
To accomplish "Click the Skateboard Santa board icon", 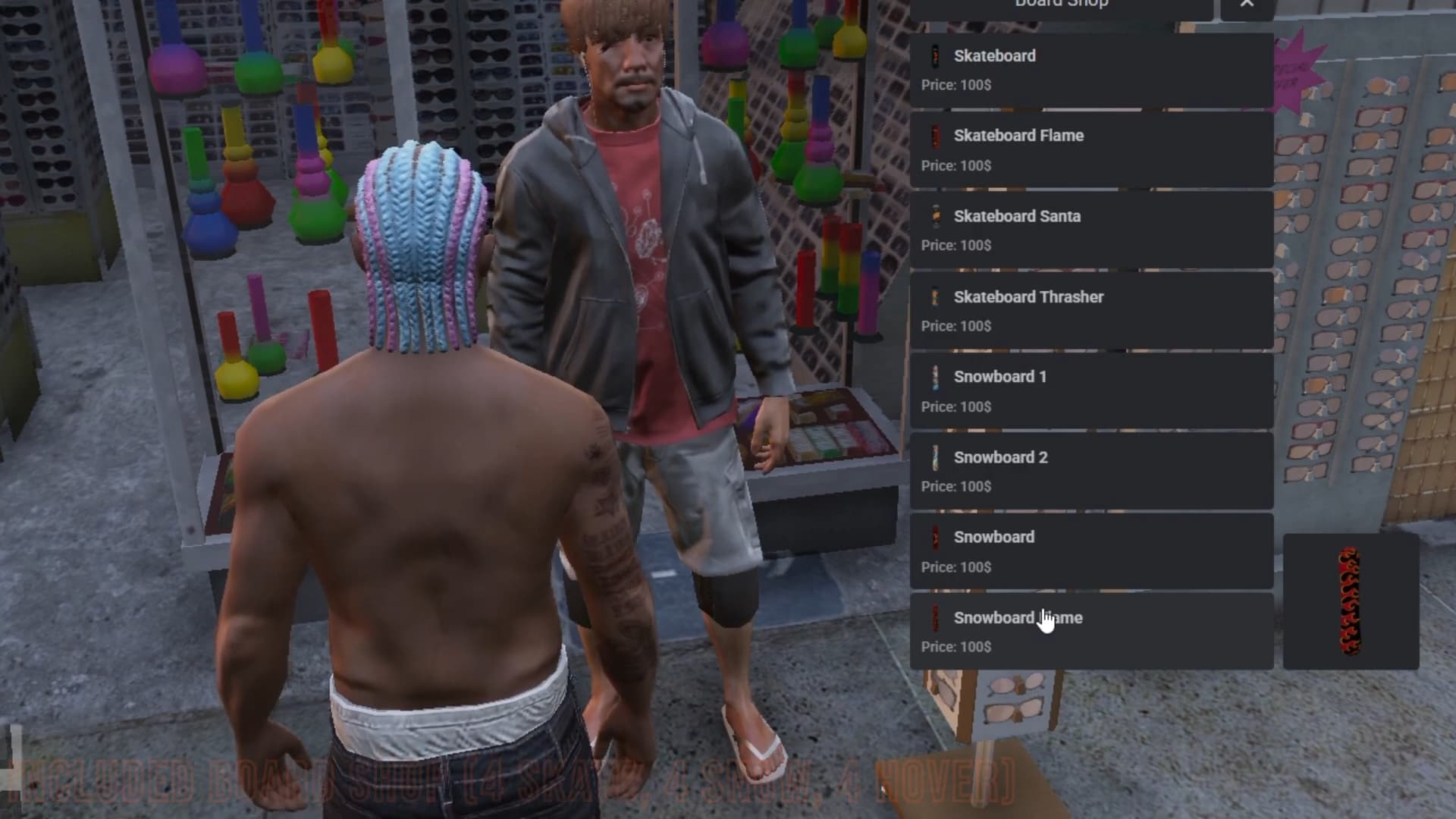I will (934, 216).
